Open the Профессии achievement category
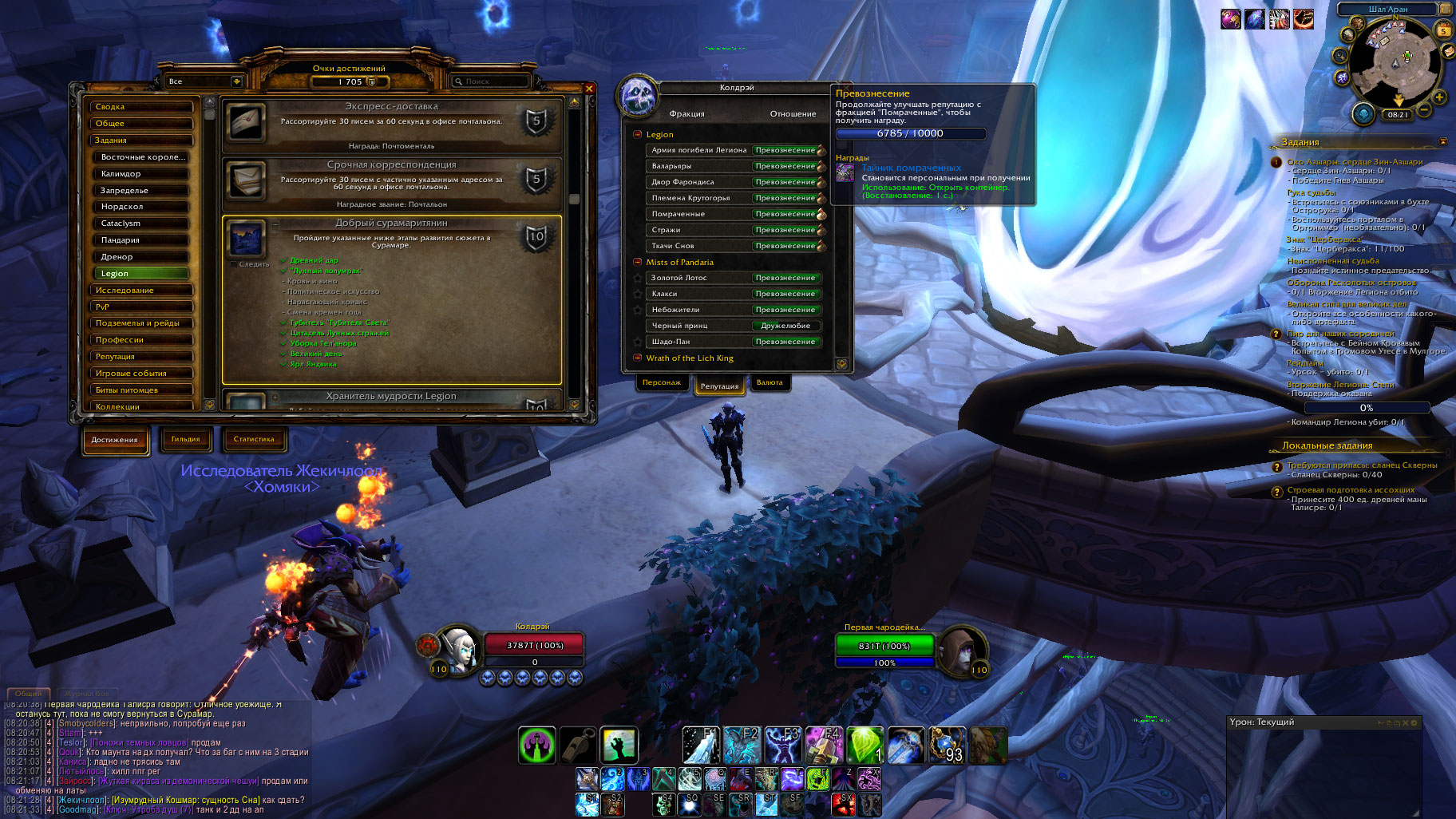This screenshot has width=1456, height=819. (x=142, y=340)
